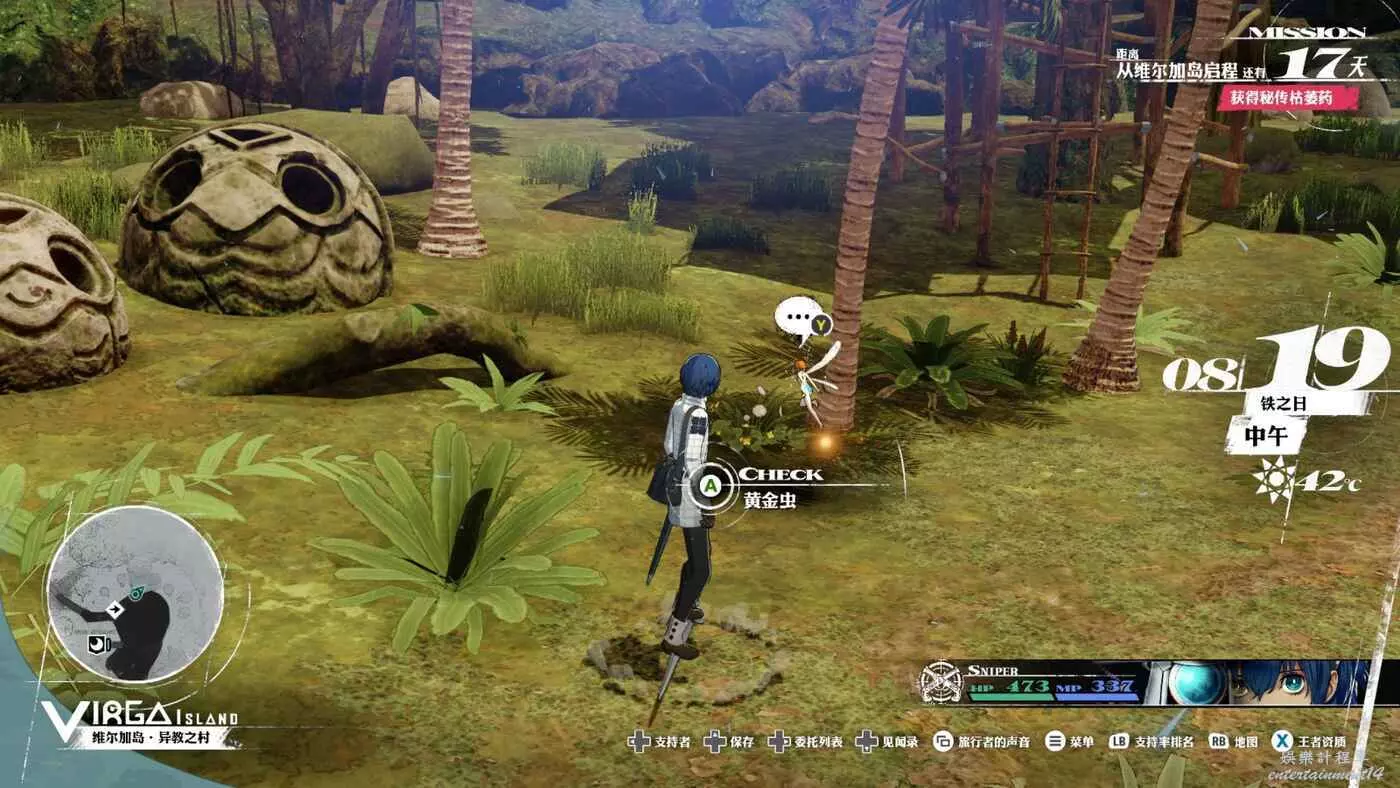Select the crescent moon marker on minimap
Viewport: 1400px width, 788px height.
point(98,643)
